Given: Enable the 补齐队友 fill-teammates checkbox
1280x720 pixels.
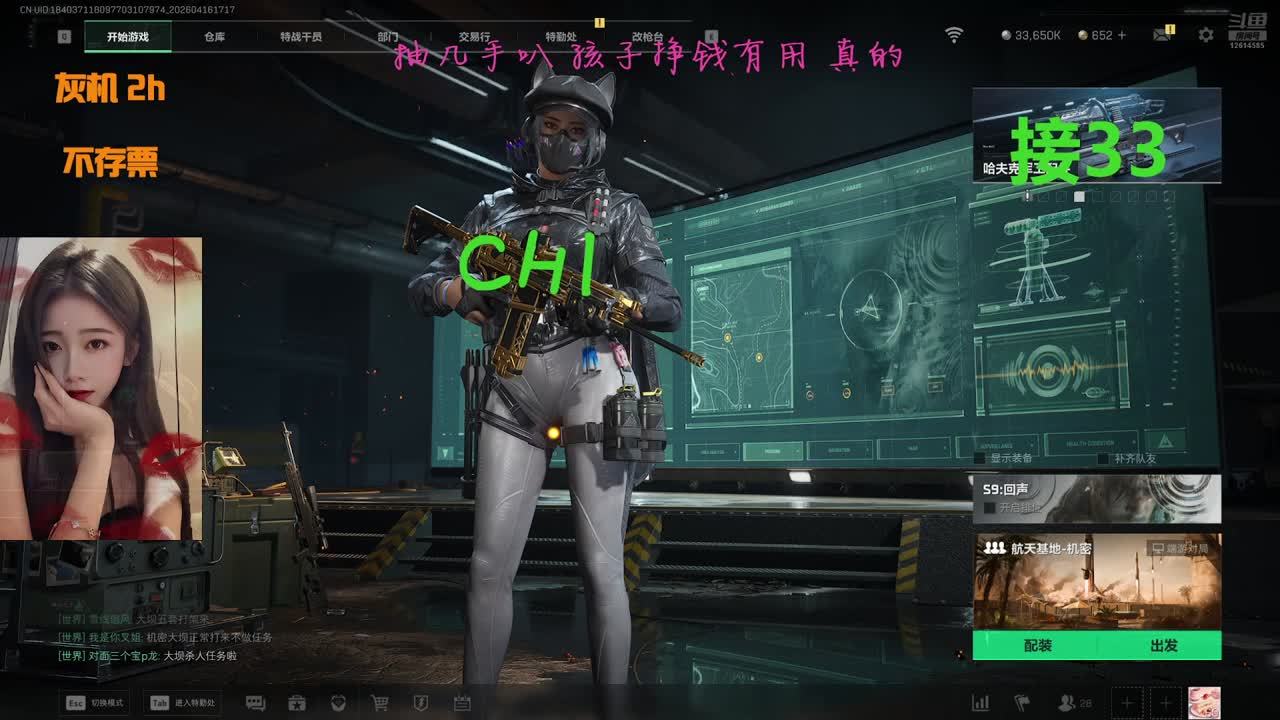Looking at the screenshot, I should [x=1103, y=458].
